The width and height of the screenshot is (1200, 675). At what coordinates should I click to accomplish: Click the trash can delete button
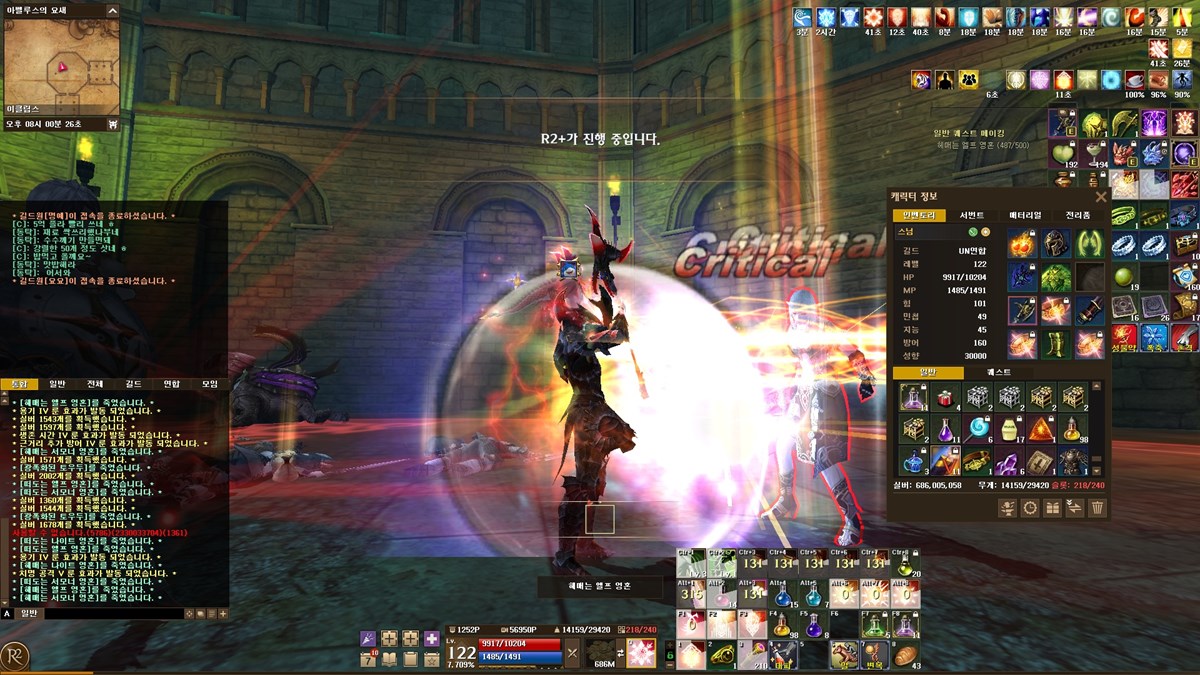[x=1097, y=508]
